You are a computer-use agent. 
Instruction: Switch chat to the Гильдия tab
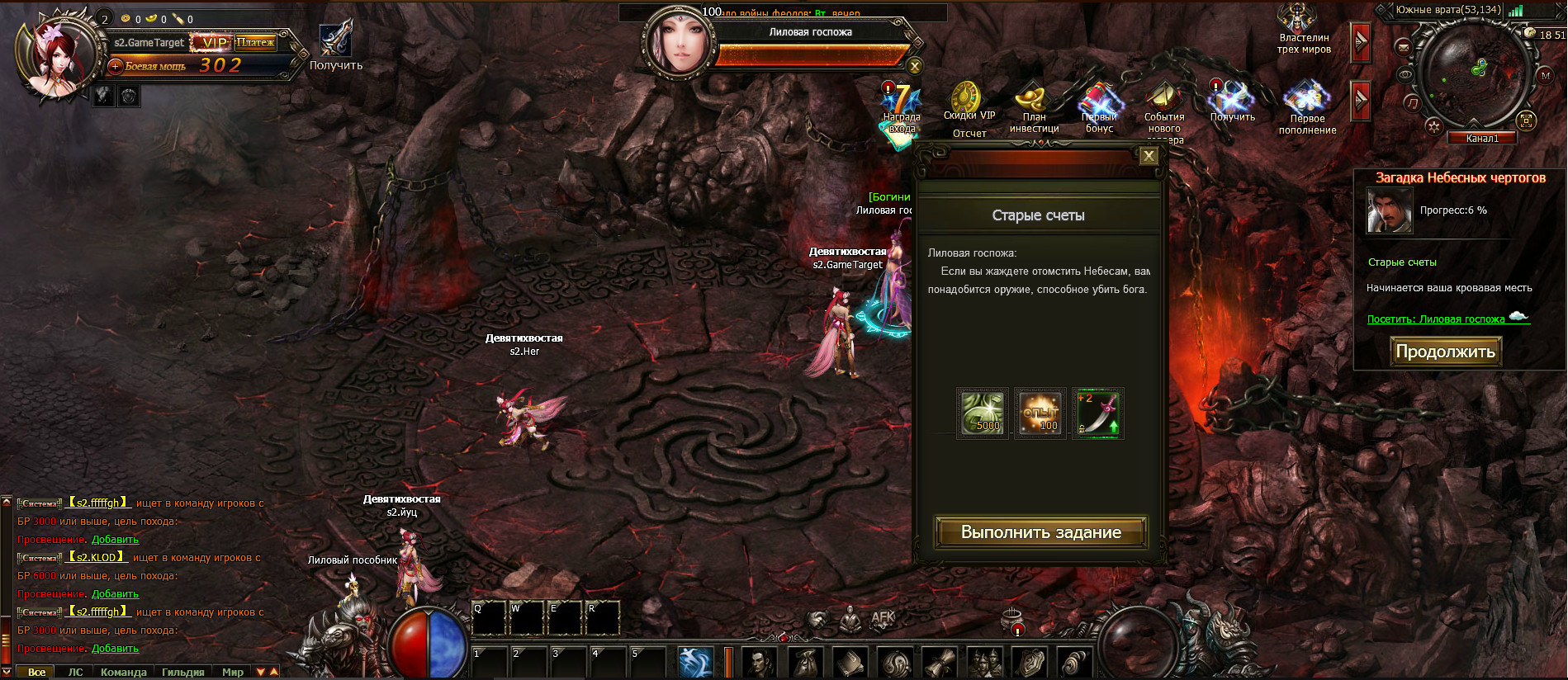182,672
